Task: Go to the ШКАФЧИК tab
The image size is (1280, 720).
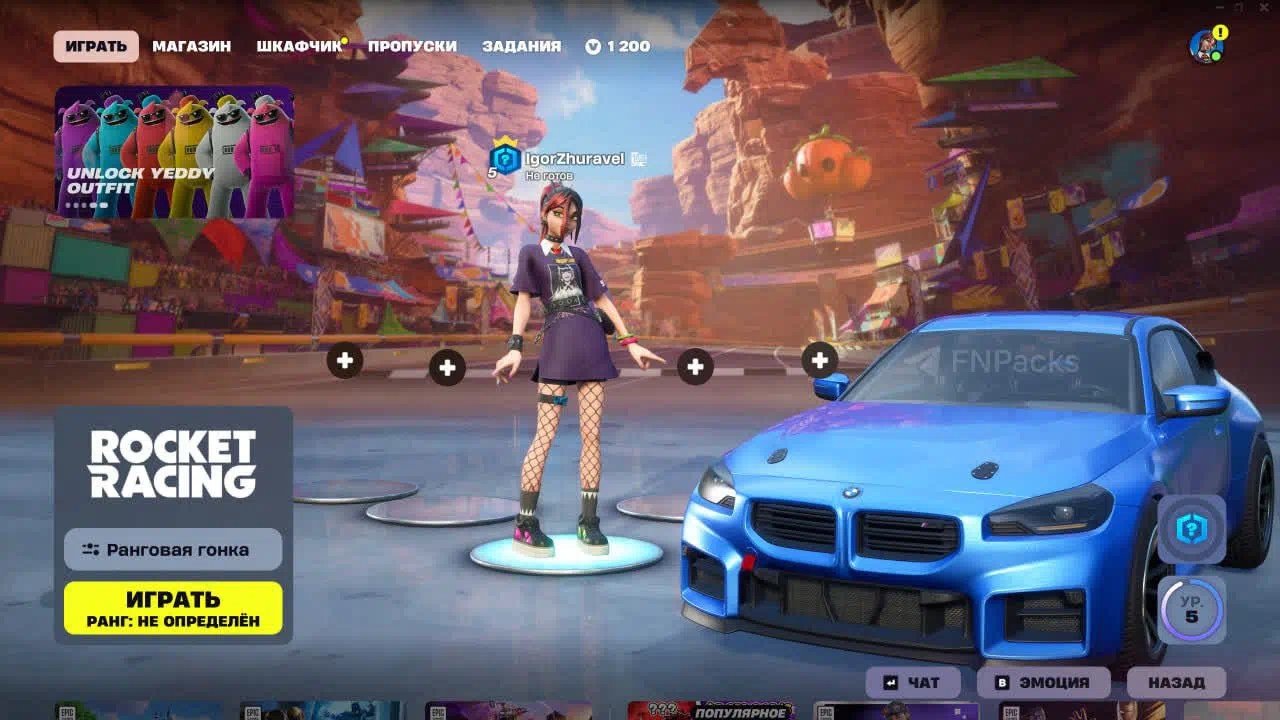Action: tap(299, 46)
